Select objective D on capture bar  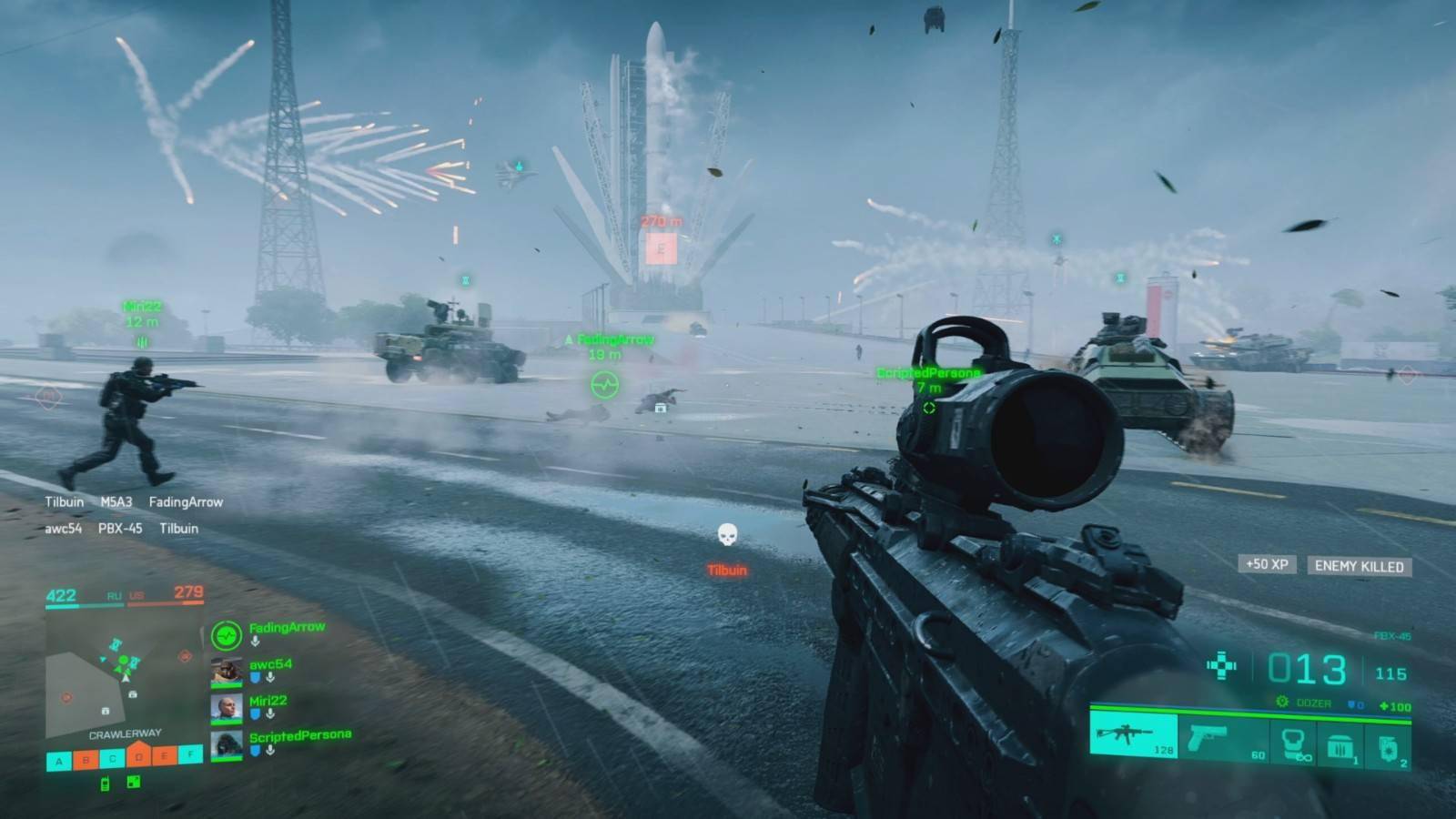(138, 755)
